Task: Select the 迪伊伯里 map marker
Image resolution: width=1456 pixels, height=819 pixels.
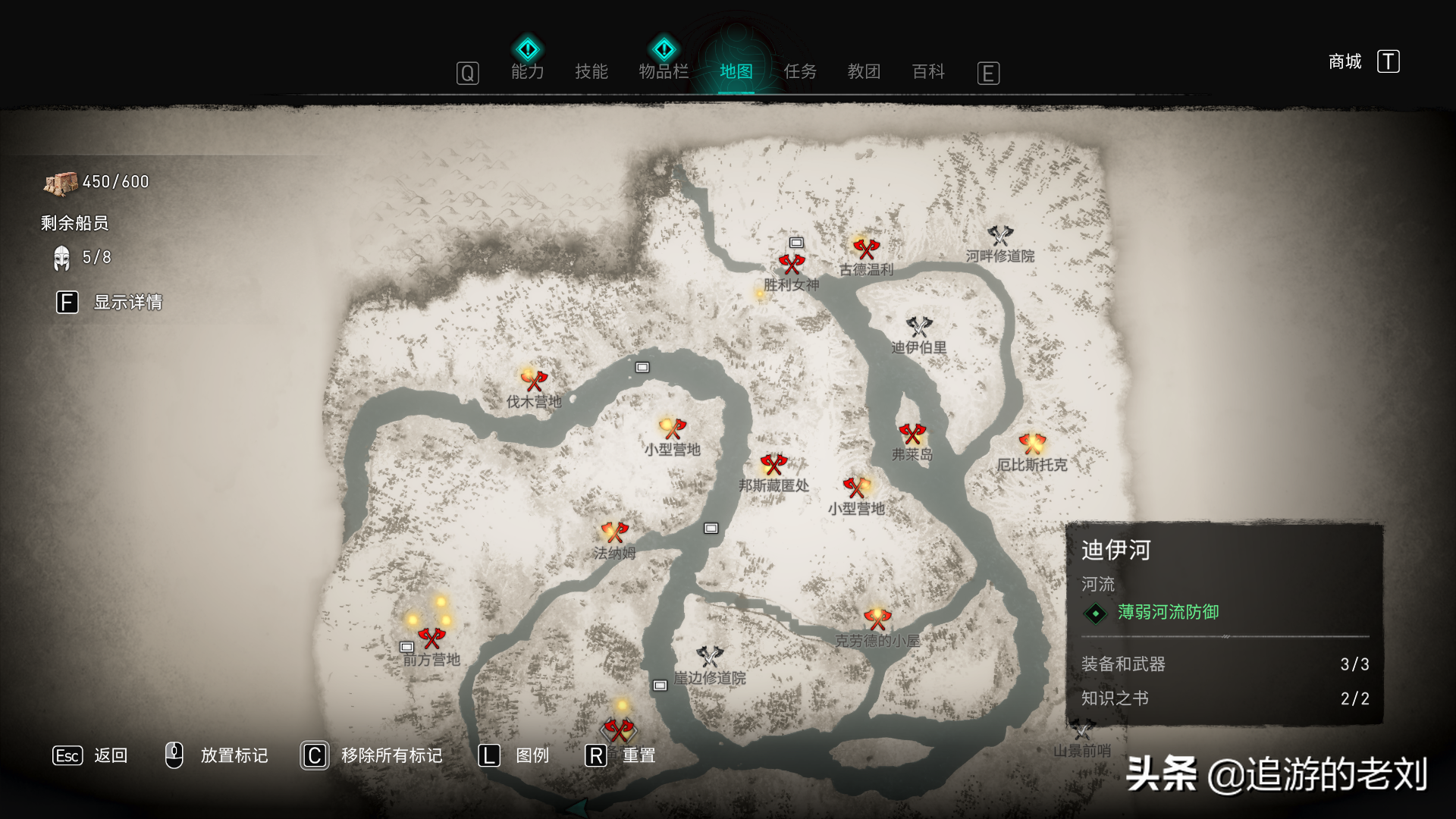Action: pos(919,327)
